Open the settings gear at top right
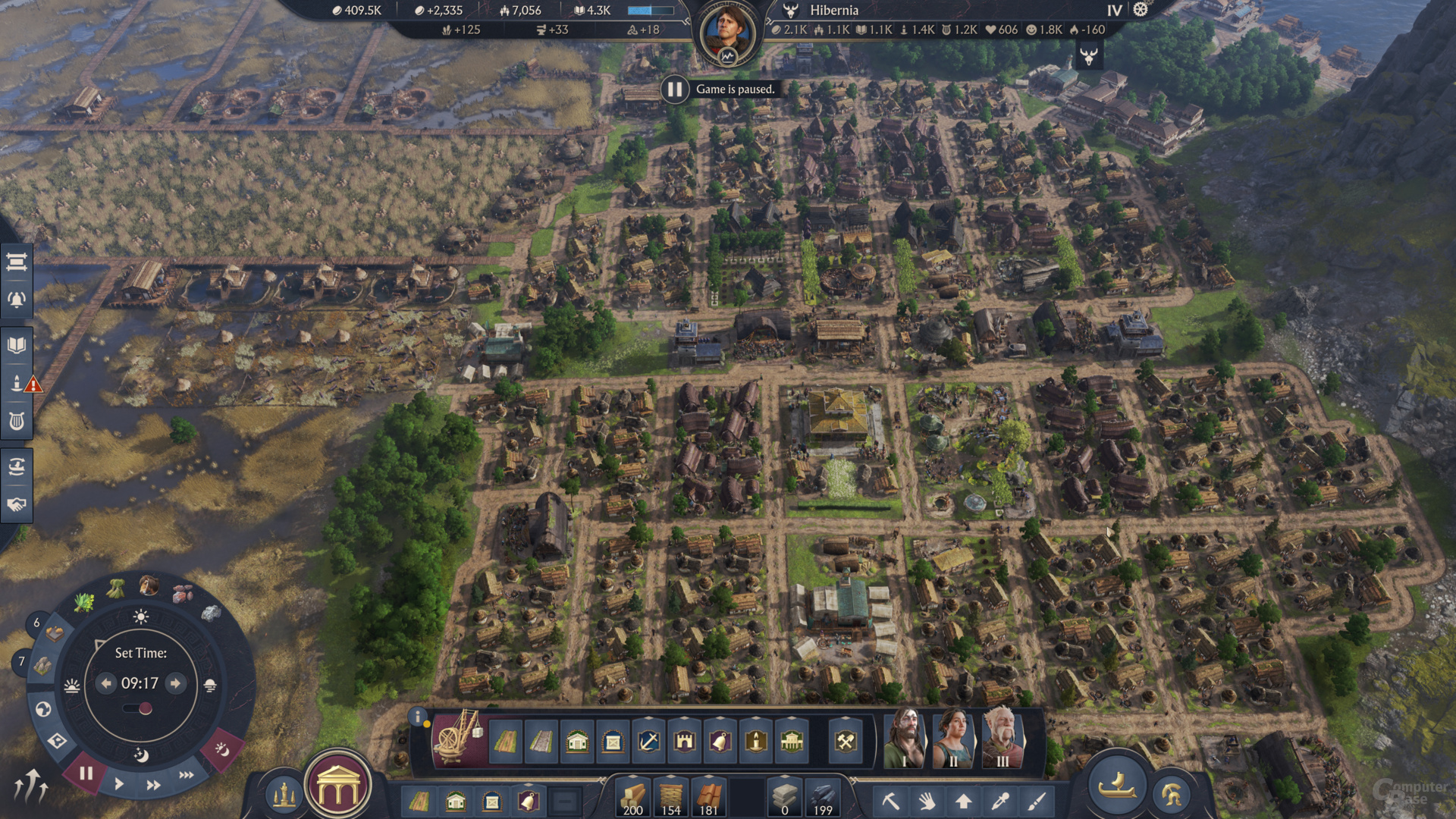Screen dimensions: 1456x819 point(1141,10)
